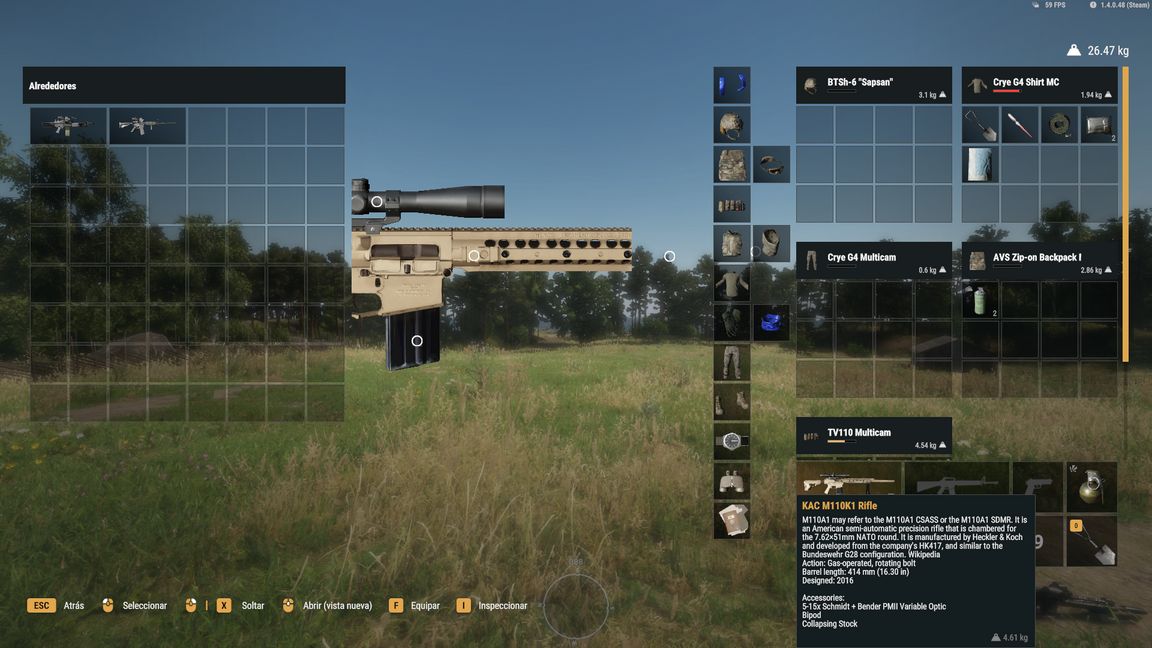Choose the silver foil pouch item
The height and width of the screenshot is (648, 1152).
click(x=1099, y=125)
